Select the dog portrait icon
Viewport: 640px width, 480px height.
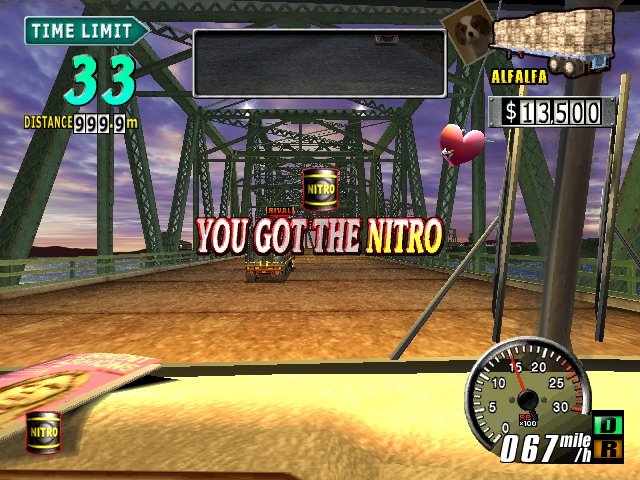(466, 32)
